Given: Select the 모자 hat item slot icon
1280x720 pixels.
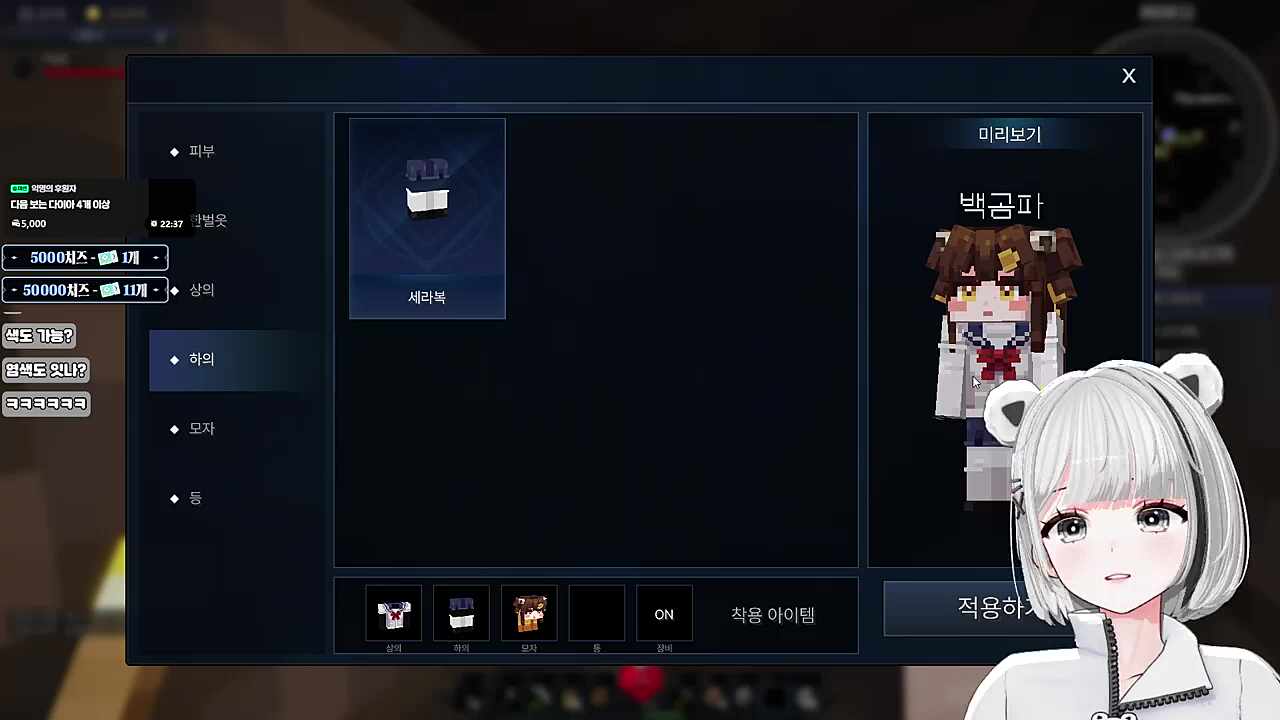Looking at the screenshot, I should click(529, 613).
